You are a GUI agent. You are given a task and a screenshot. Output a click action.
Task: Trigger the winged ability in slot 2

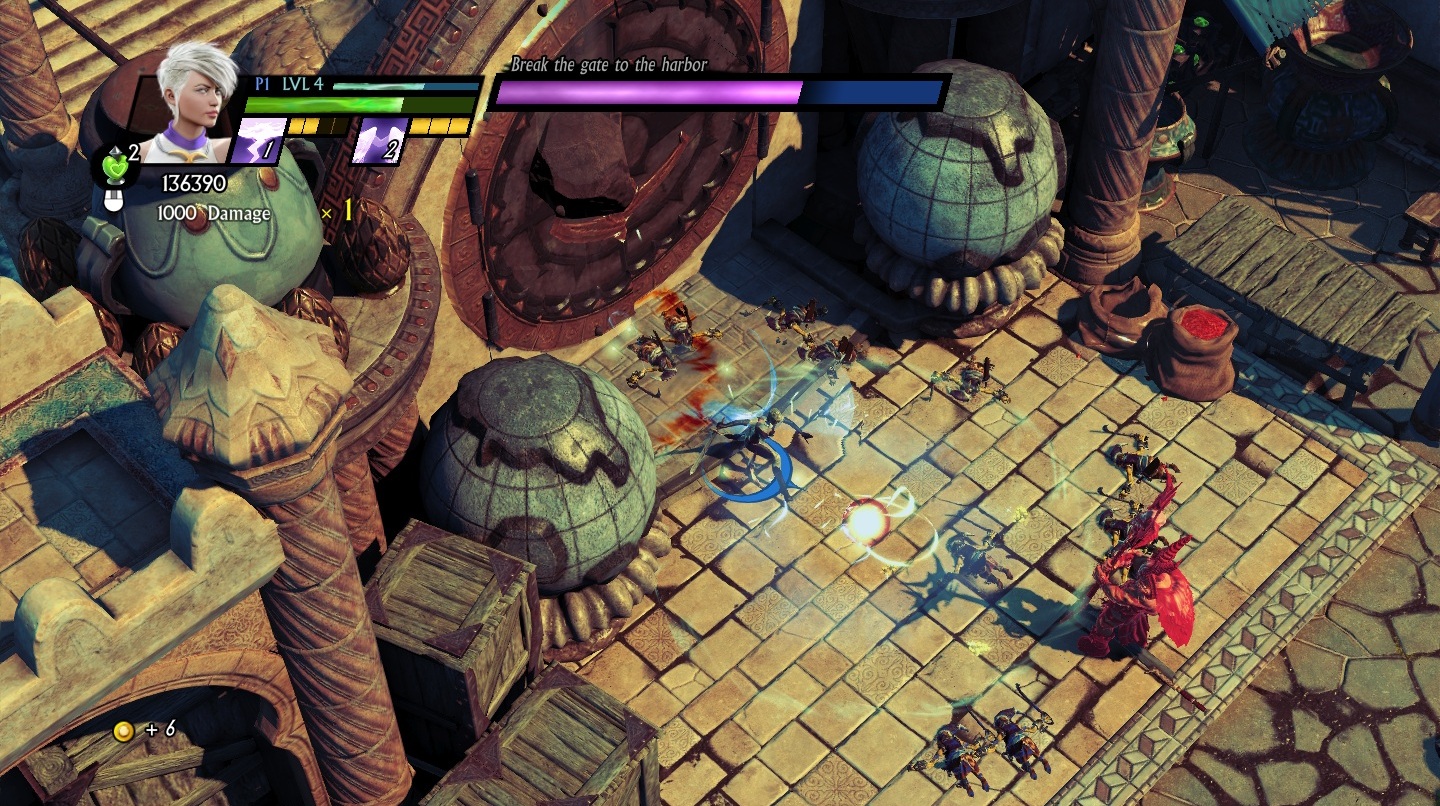pyautogui.click(x=378, y=141)
